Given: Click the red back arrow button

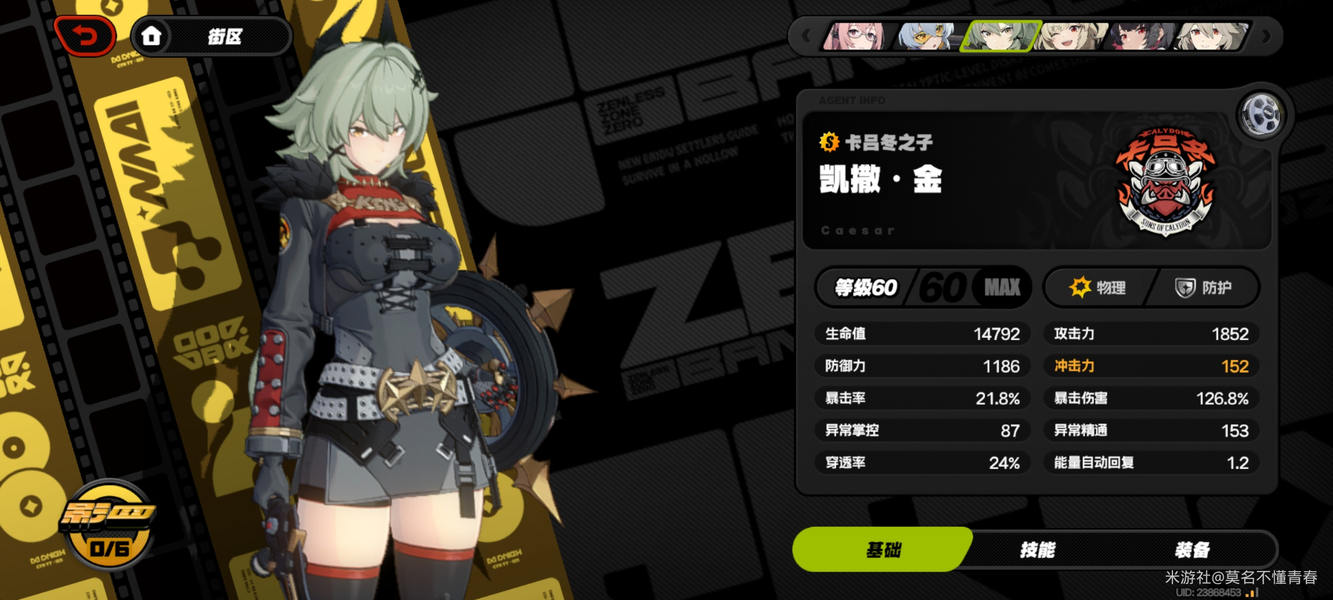Looking at the screenshot, I should [86, 37].
